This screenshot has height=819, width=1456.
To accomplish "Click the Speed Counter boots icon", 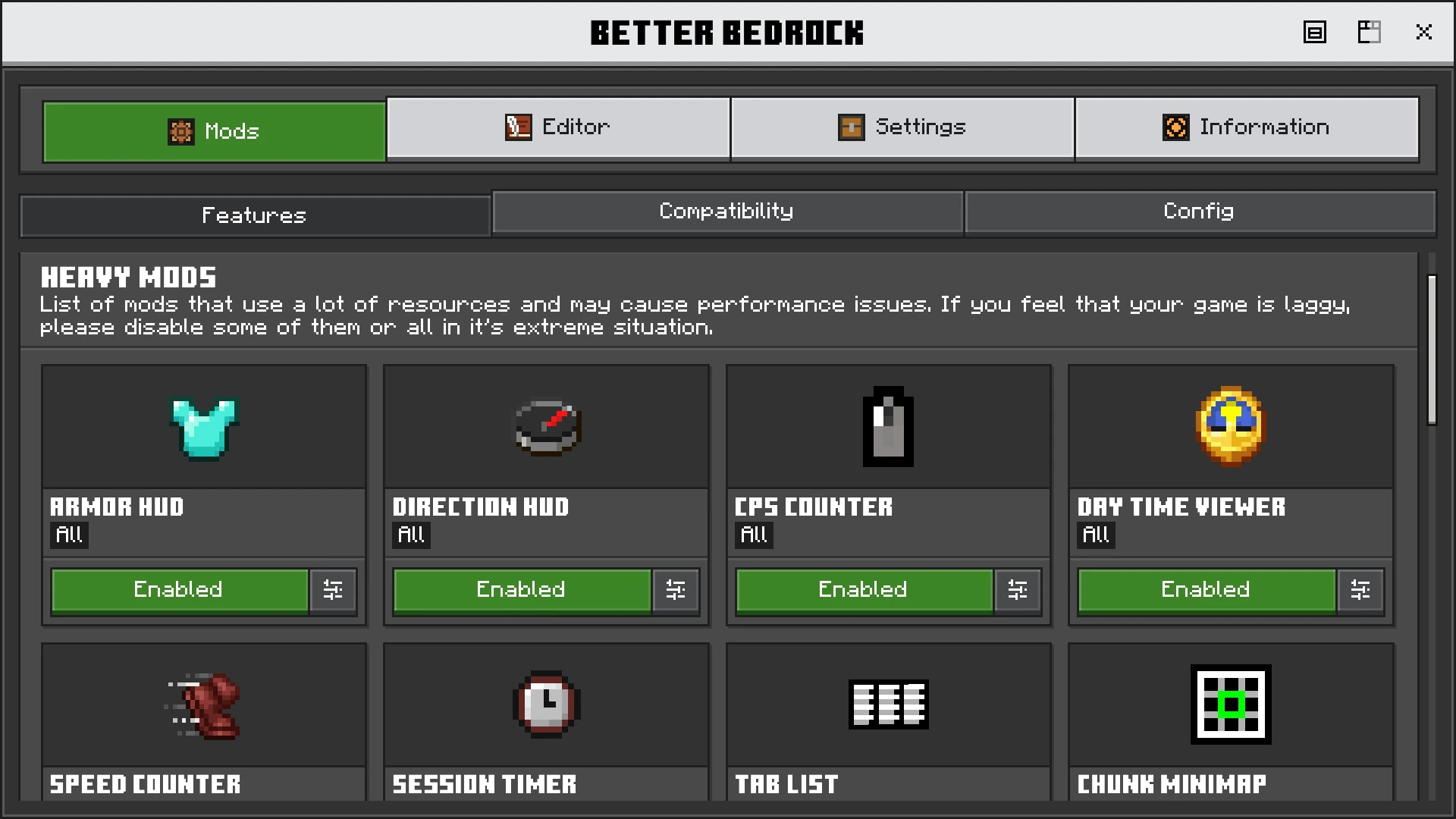I will pos(203,705).
